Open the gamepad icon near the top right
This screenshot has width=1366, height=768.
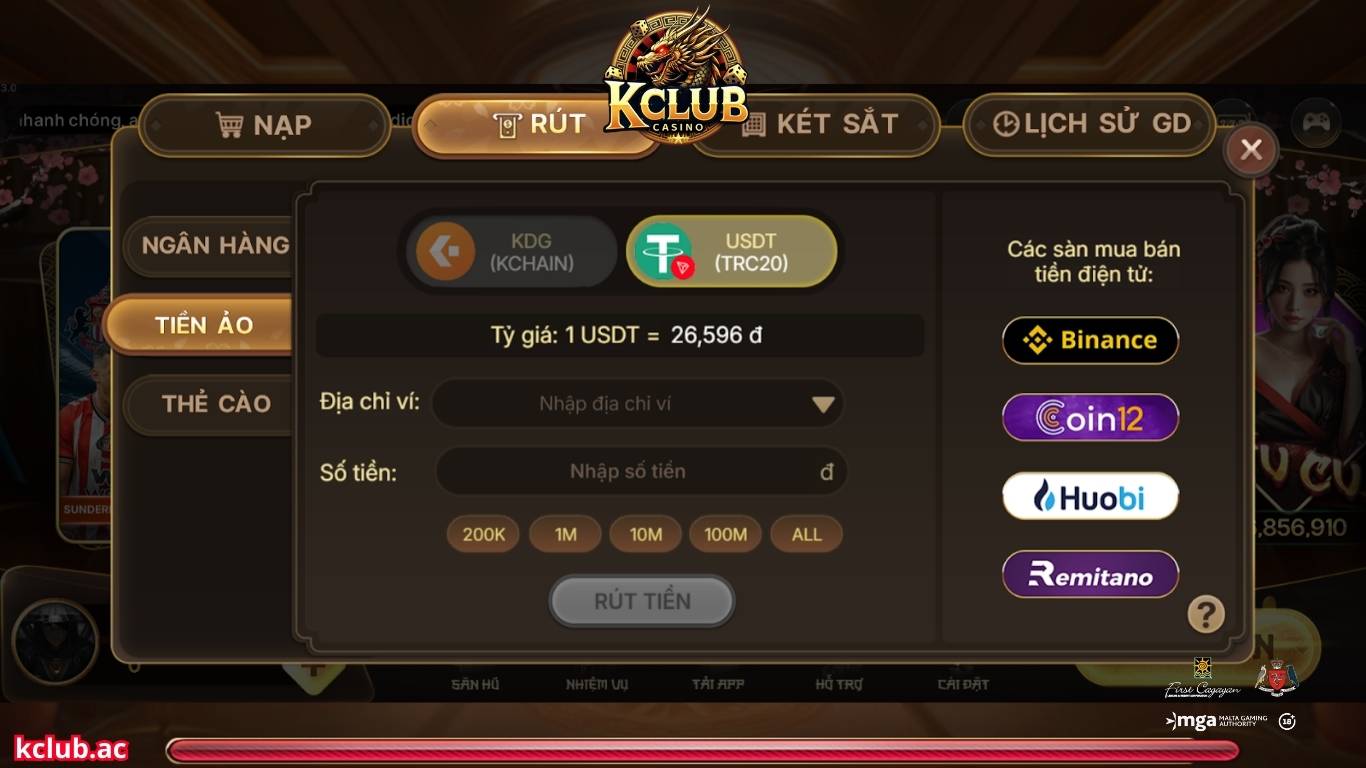pos(1318,122)
